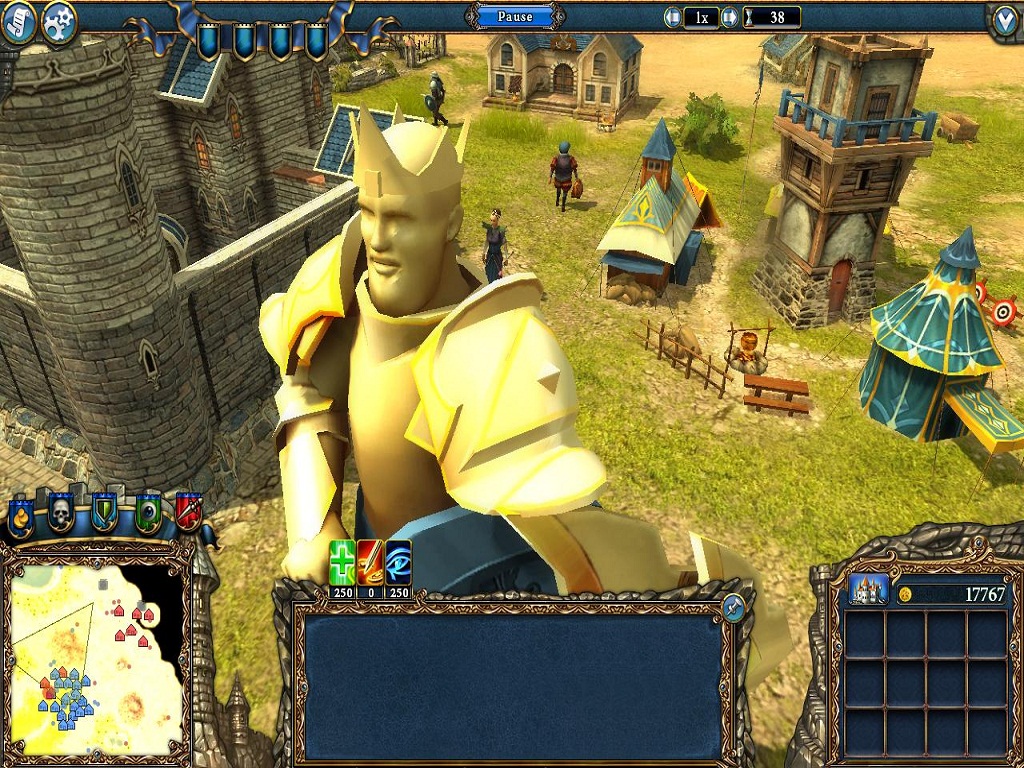Open the quest scroll journal
The height and width of the screenshot is (768, 1024).
[17, 22]
